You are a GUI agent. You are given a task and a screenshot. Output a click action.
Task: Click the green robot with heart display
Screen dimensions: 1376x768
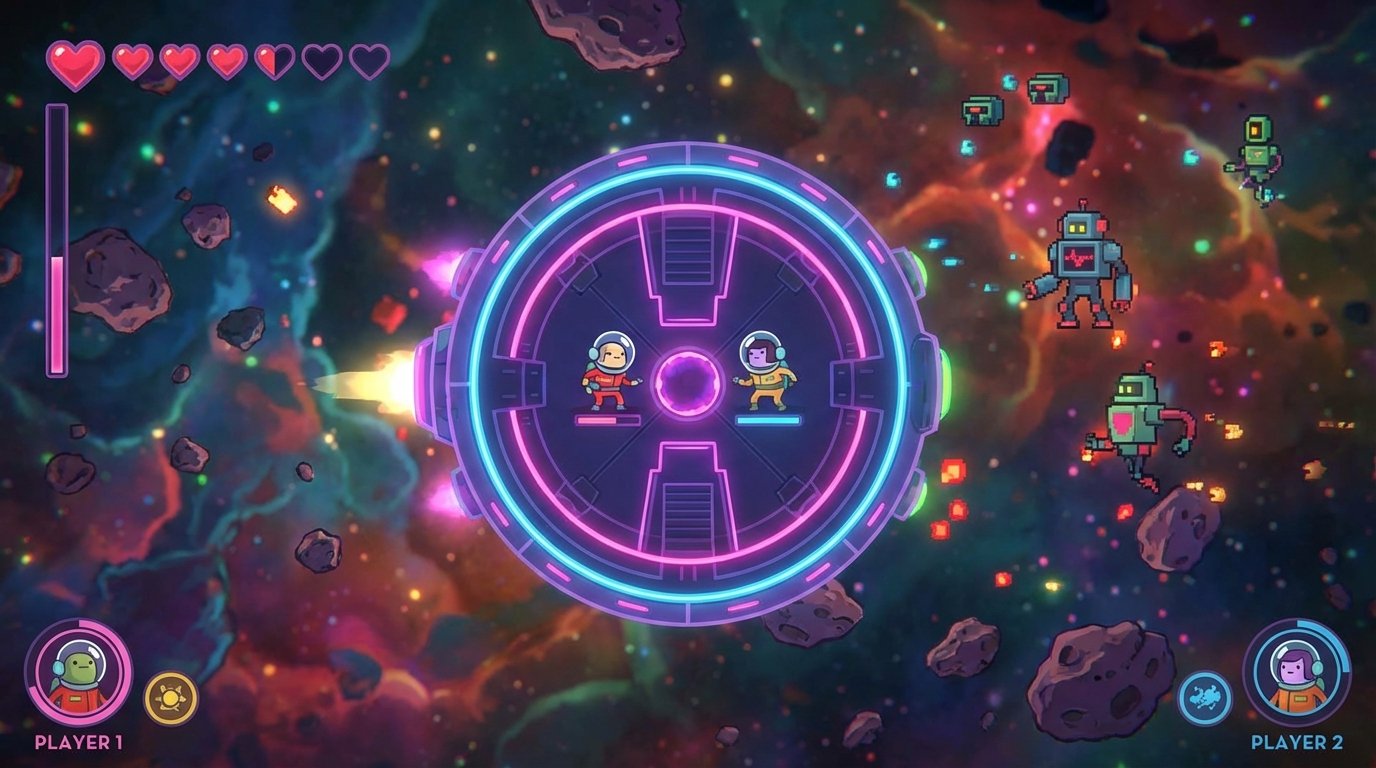tap(1135, 420)
